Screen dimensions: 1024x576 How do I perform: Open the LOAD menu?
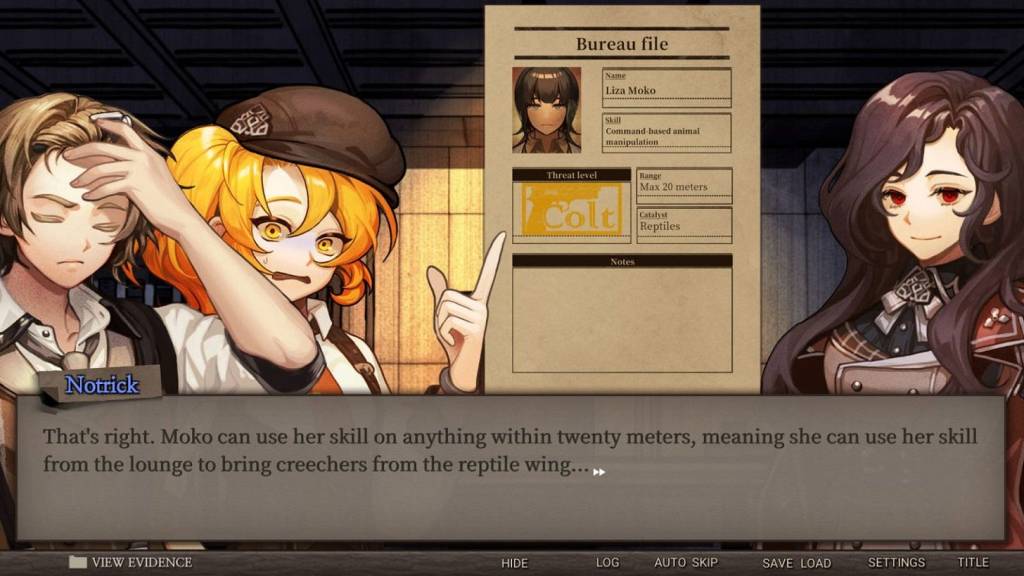click(815, 563)
